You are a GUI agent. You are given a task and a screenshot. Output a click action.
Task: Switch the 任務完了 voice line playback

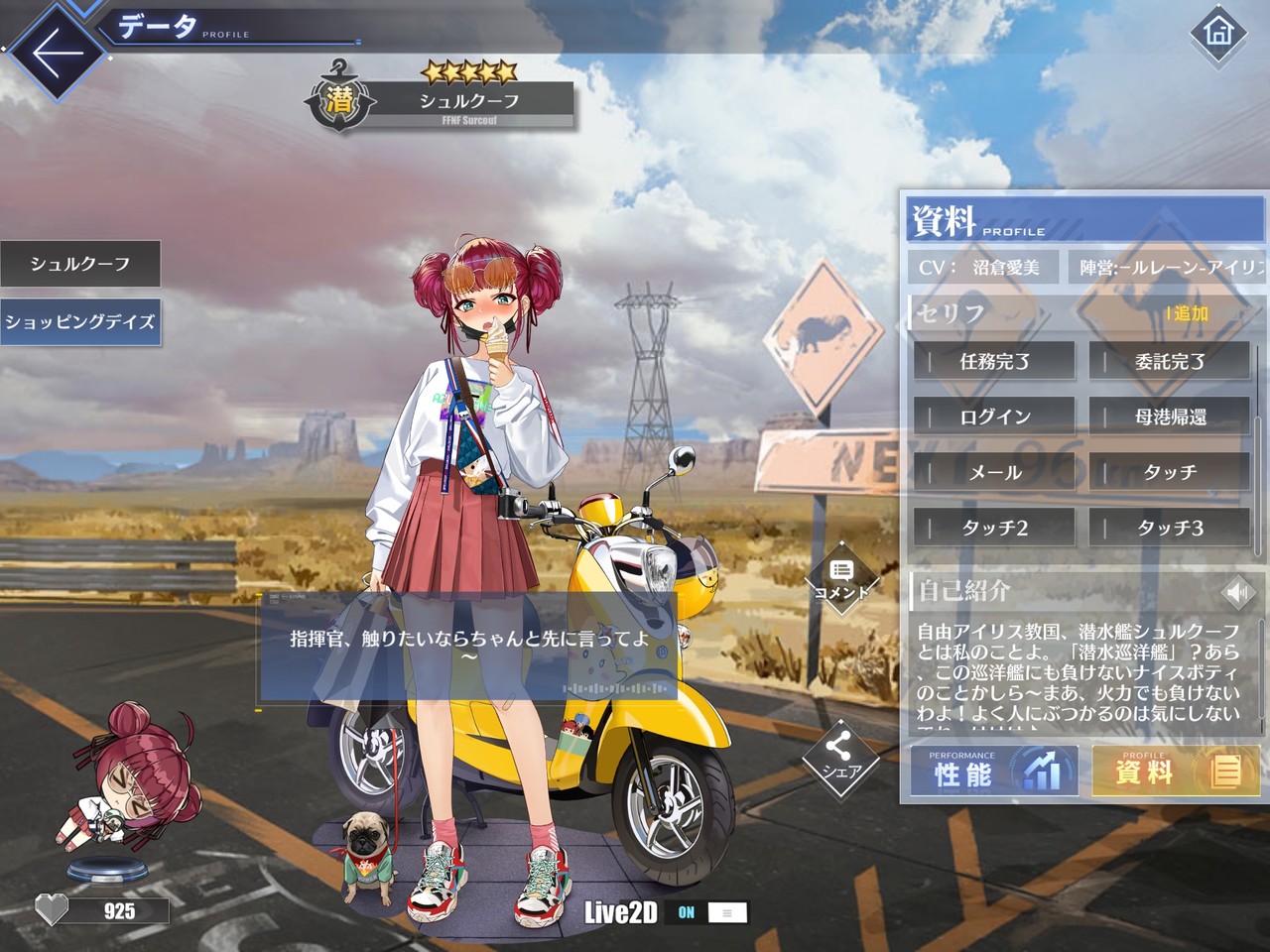(993, 361)
